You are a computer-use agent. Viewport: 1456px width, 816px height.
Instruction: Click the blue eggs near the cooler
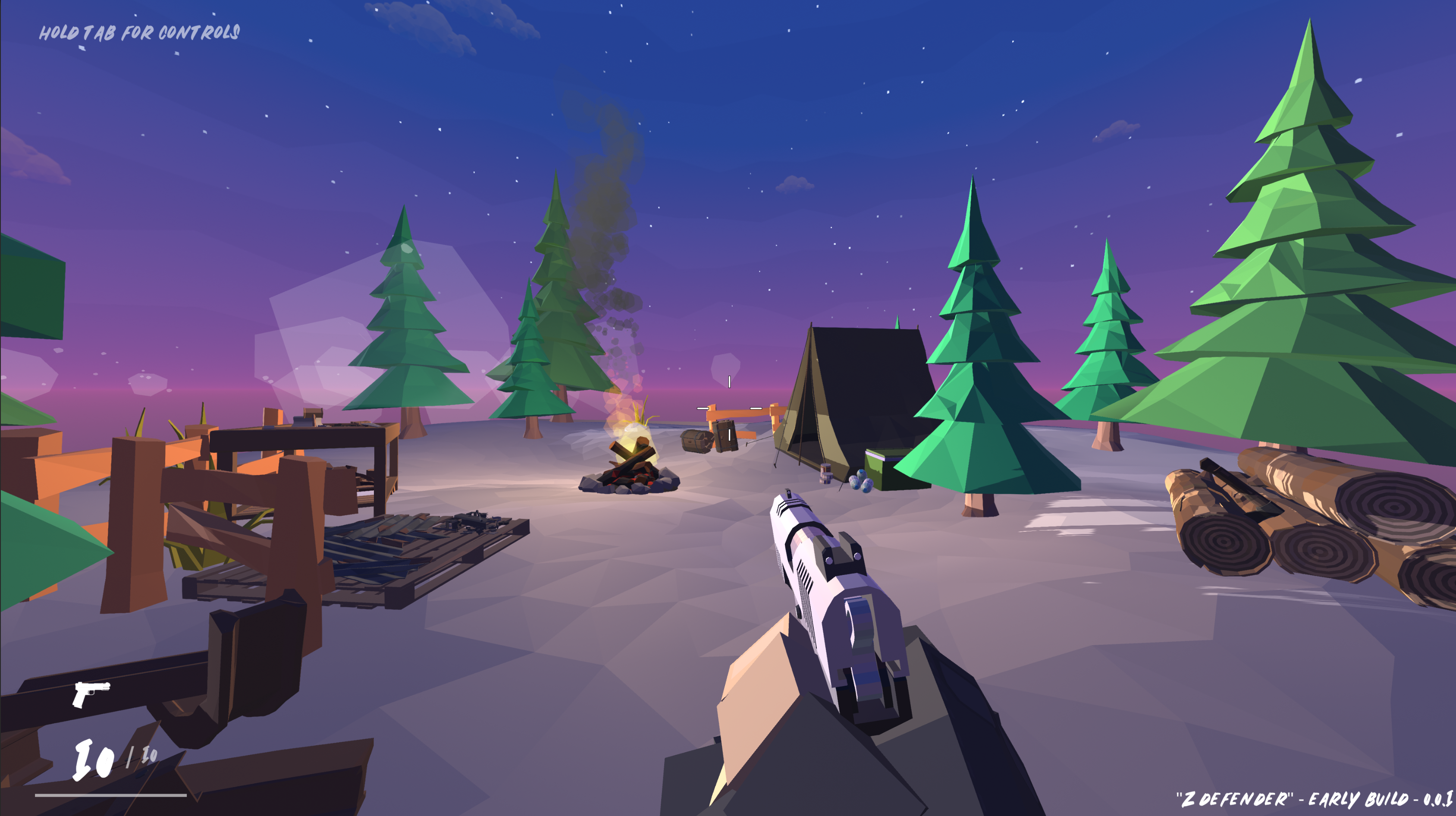(861, 483)
